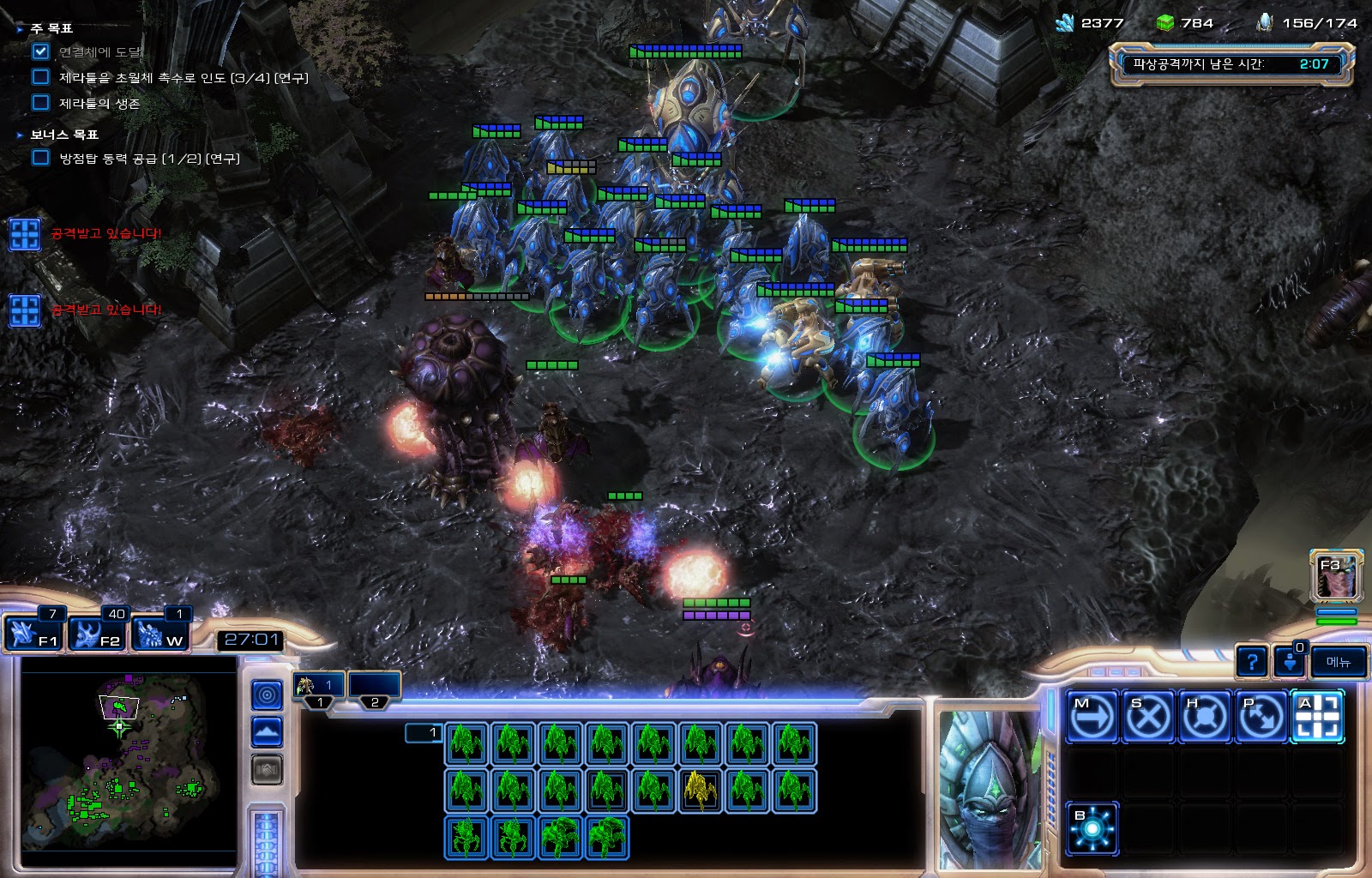The image size is (1372, 878).
Task: Activate the Attack command button
Action: (x=1317, y=716)
